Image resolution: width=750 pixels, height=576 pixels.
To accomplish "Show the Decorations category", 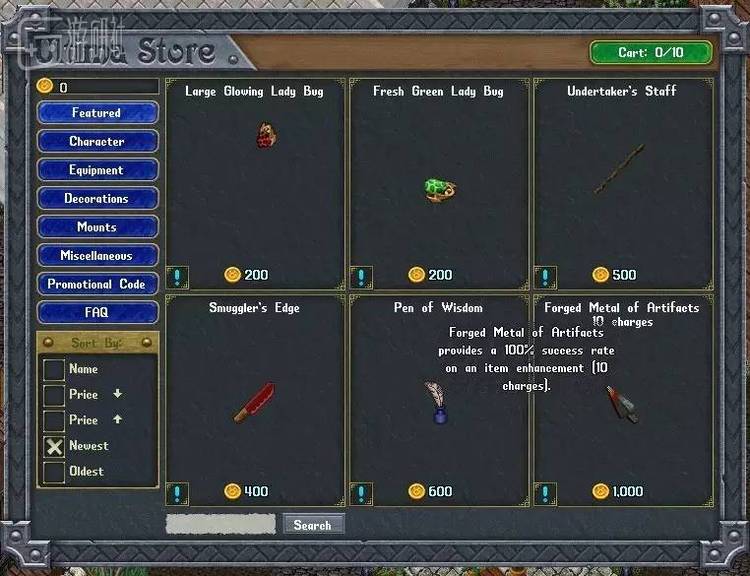I will tap(97, 199).
